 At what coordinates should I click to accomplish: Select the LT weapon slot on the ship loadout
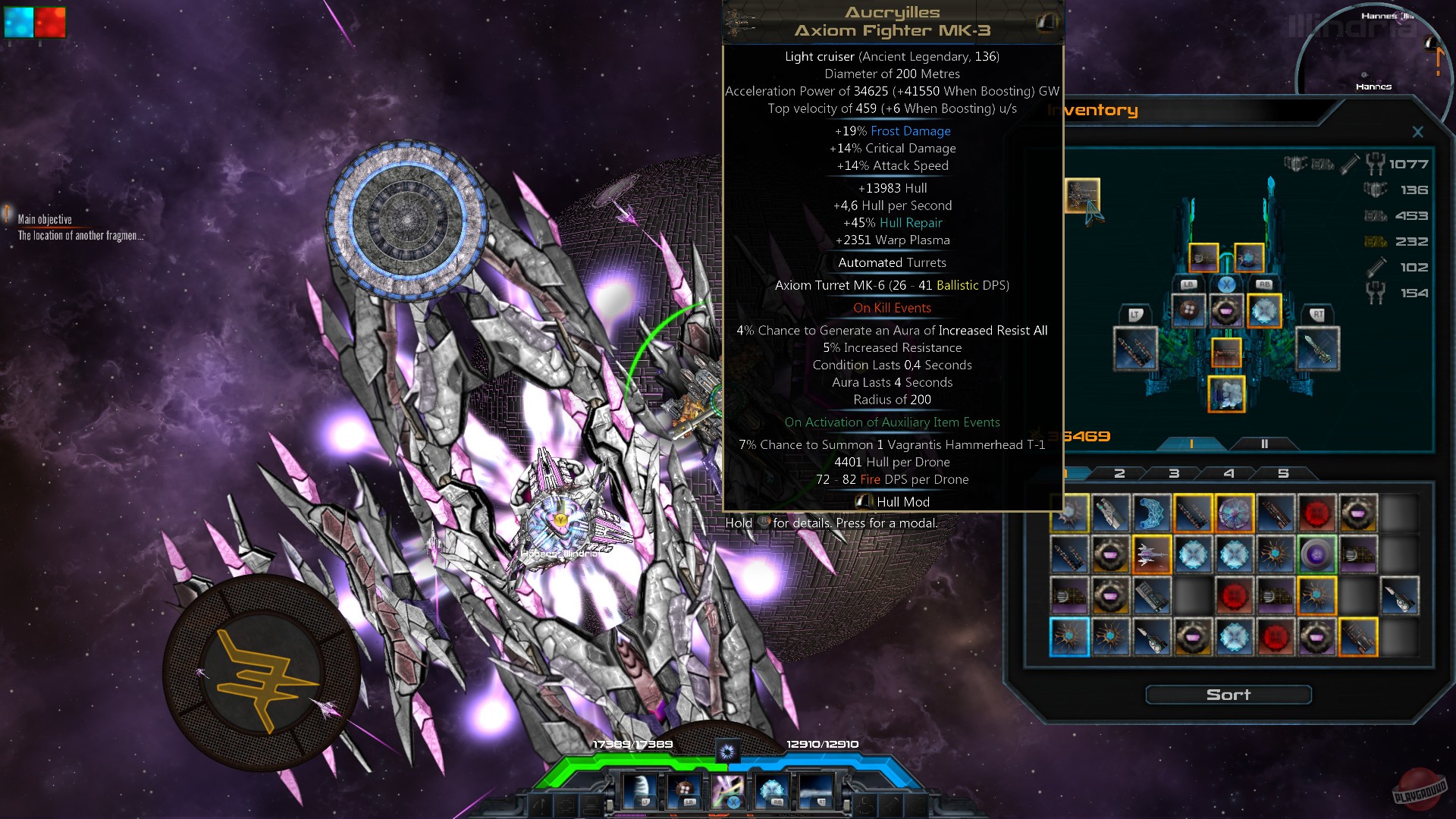point(1134,348)
